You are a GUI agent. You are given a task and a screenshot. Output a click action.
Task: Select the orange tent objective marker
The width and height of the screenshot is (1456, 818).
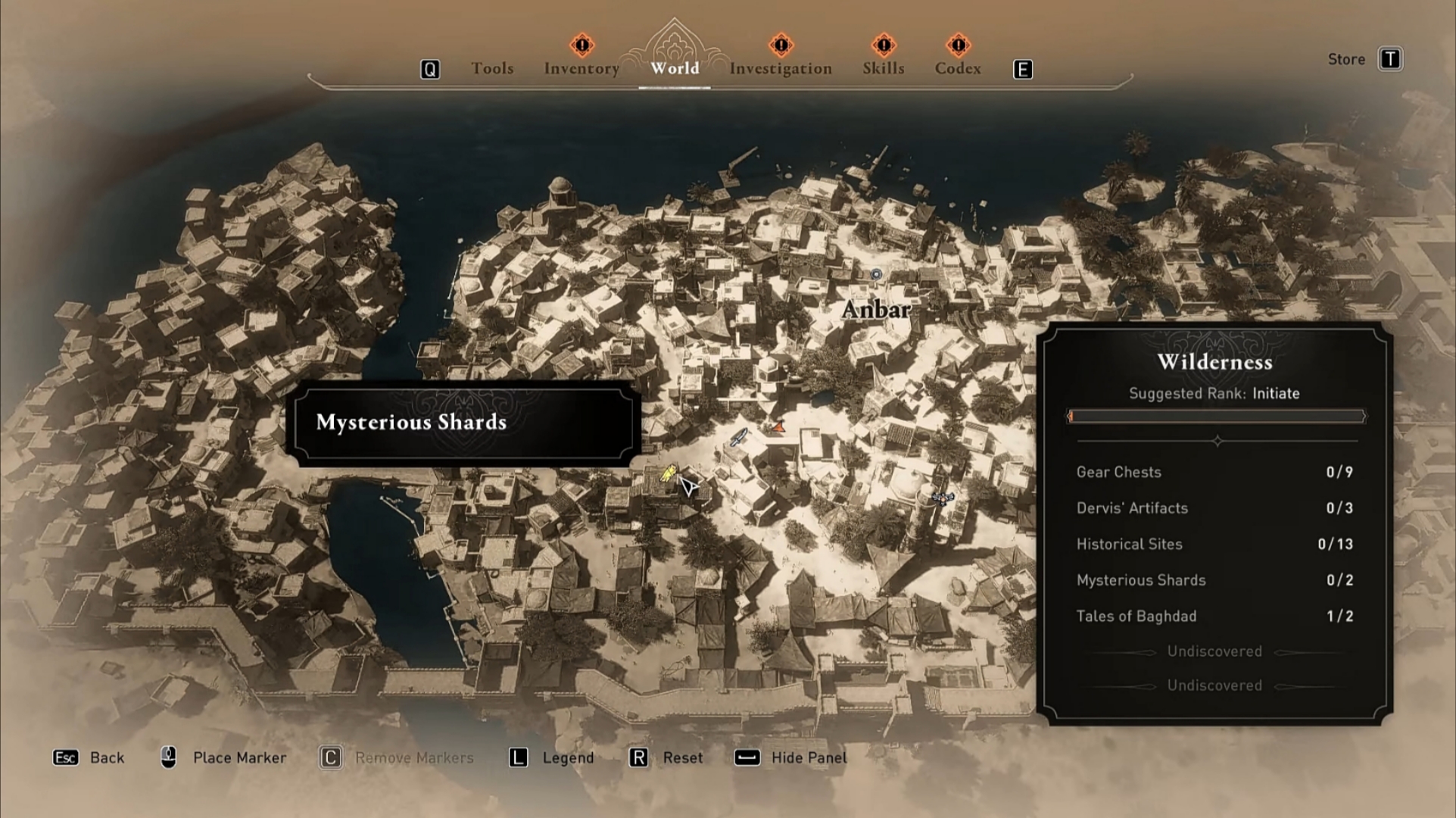(x=778, y=426)
